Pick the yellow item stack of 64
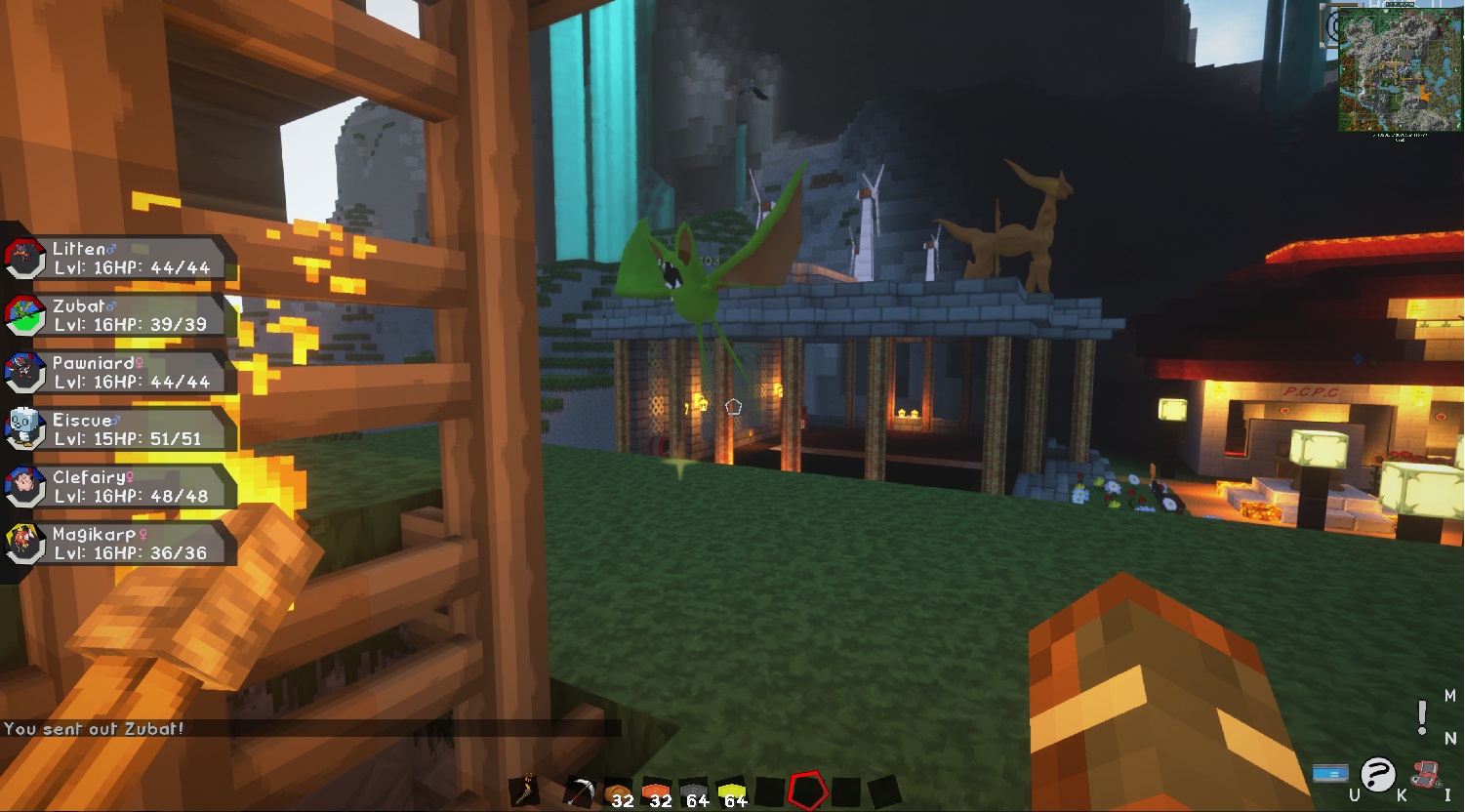The image size is (1465, 812). [x=732, y=792]
